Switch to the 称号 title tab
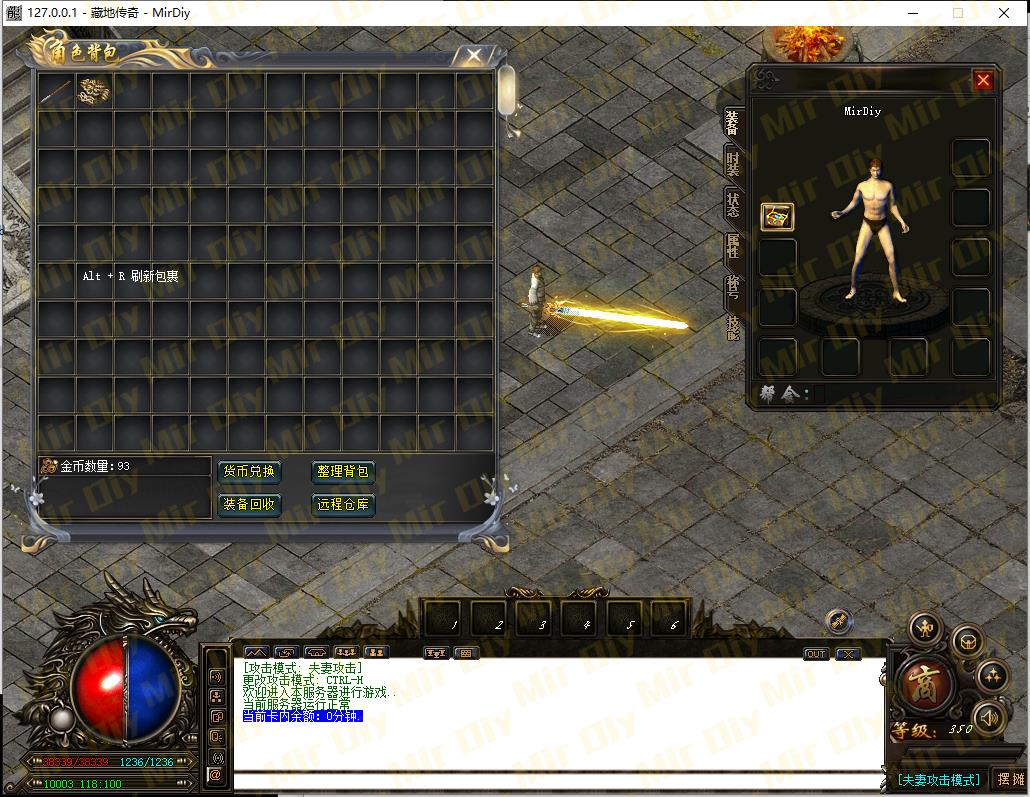The image size is (1030, 797). (x=733, y=288)
